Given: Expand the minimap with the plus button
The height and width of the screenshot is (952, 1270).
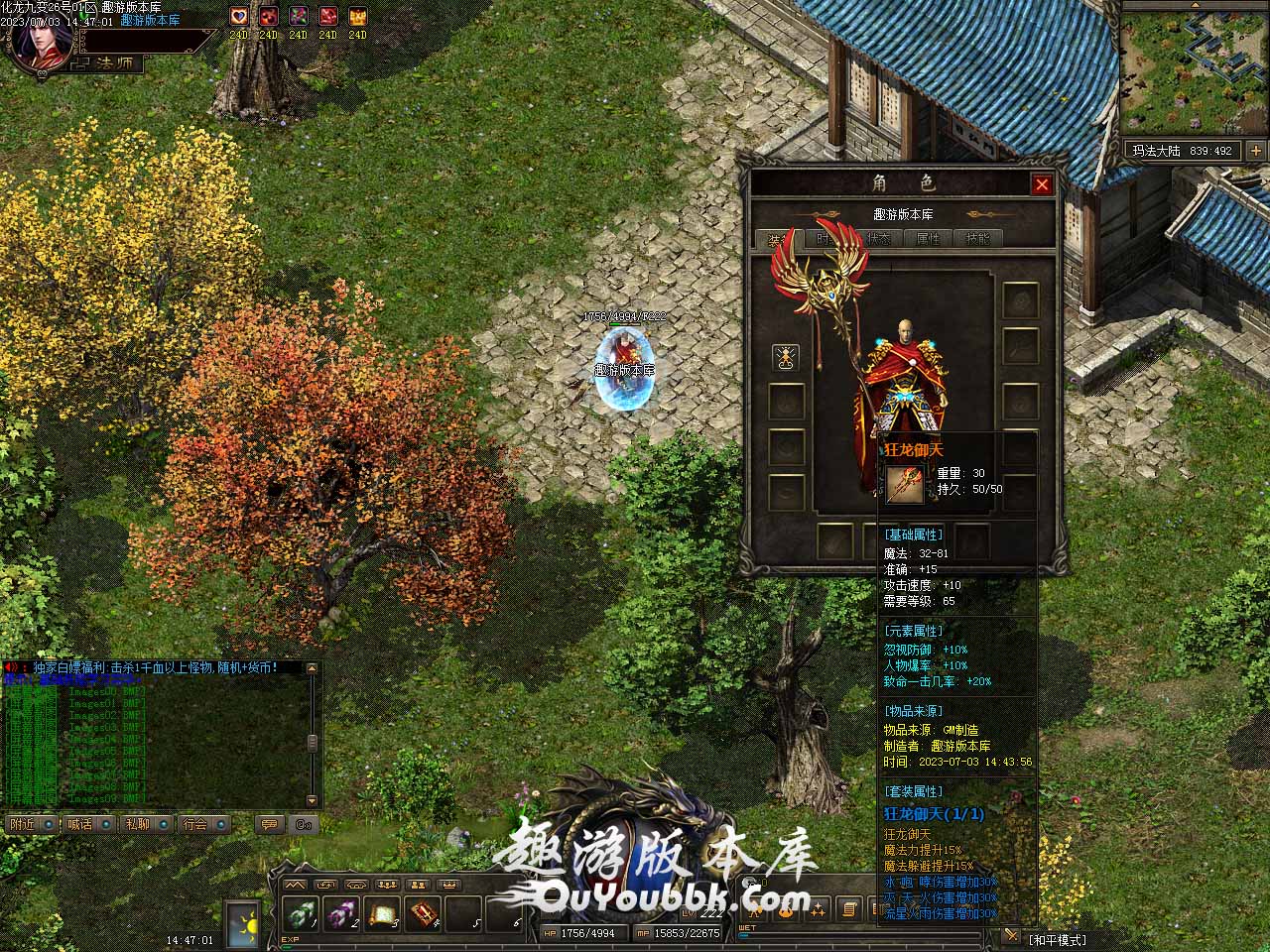Looking at the screenshot, I should tap(1255, 151).
